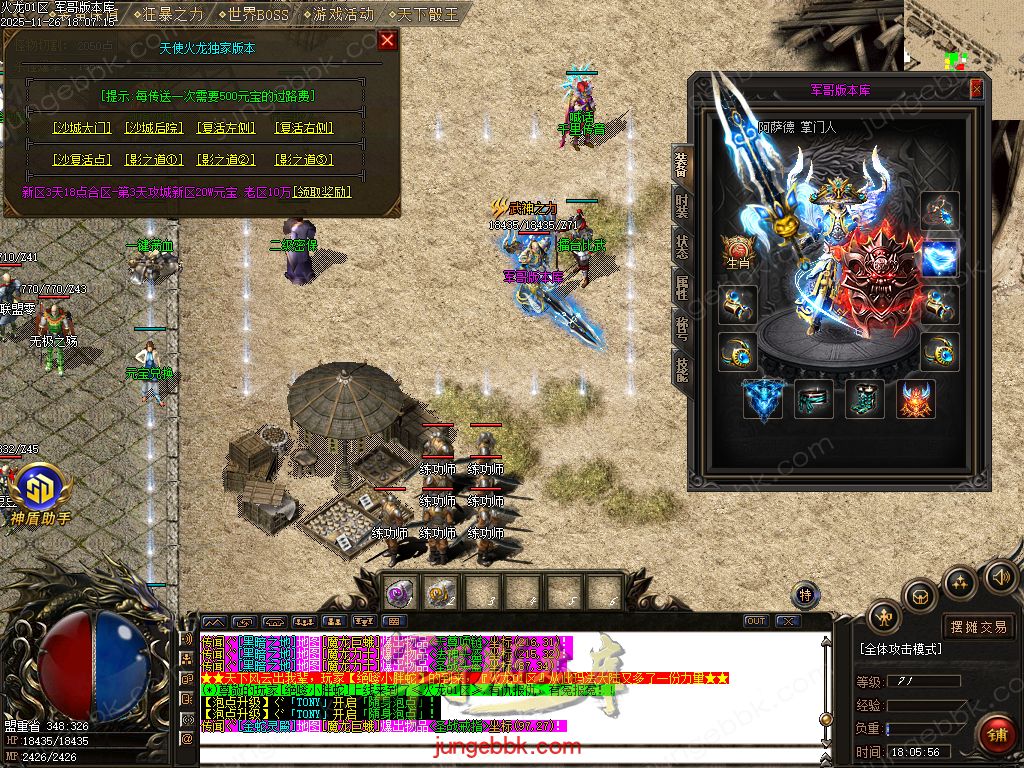This screenshot has height=768, width=1024.
Task: Close the teleport dialog window
Action: [x=387, y=40]
